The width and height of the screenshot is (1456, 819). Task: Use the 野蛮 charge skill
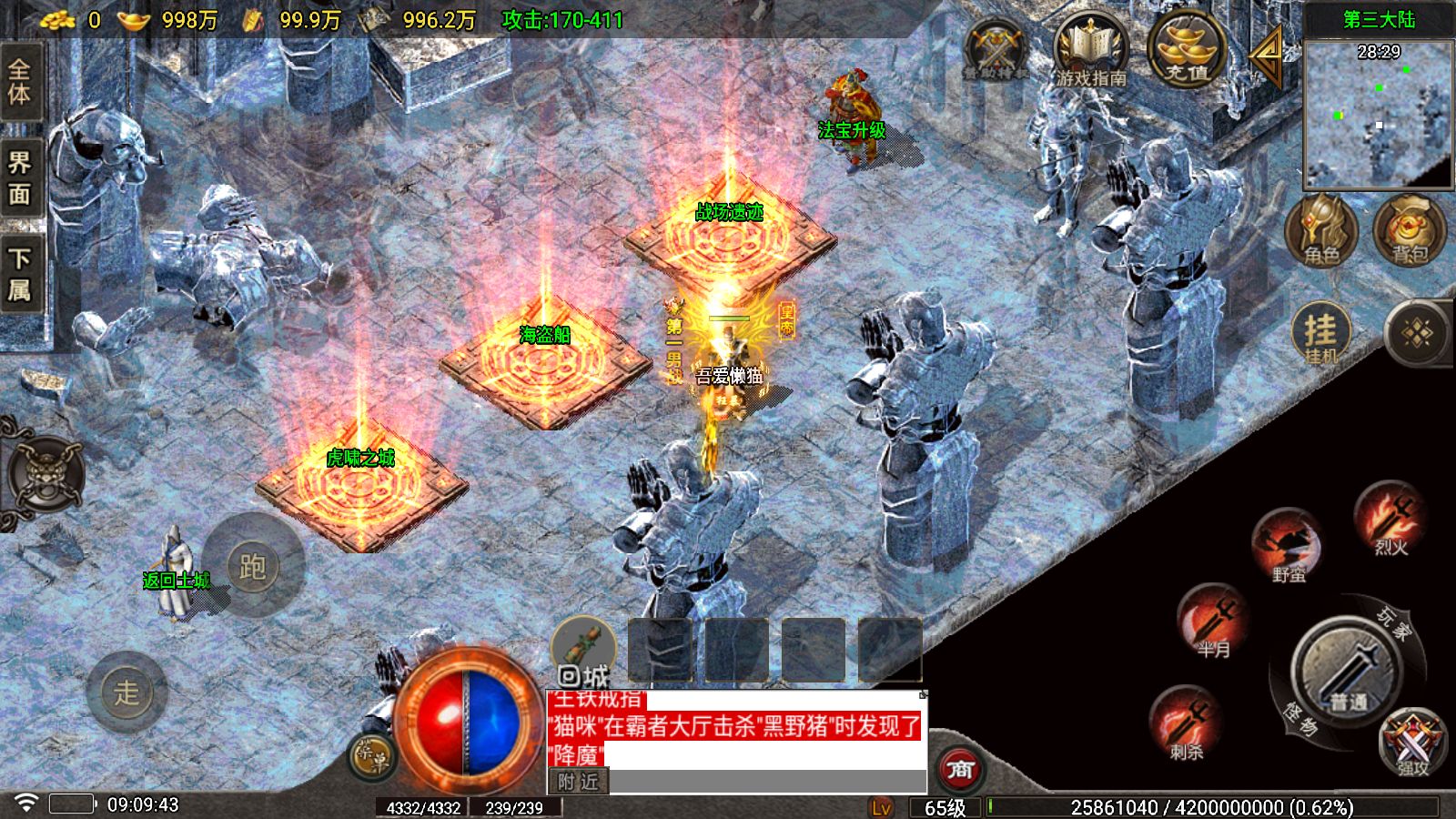click(x=1288, y=544)
